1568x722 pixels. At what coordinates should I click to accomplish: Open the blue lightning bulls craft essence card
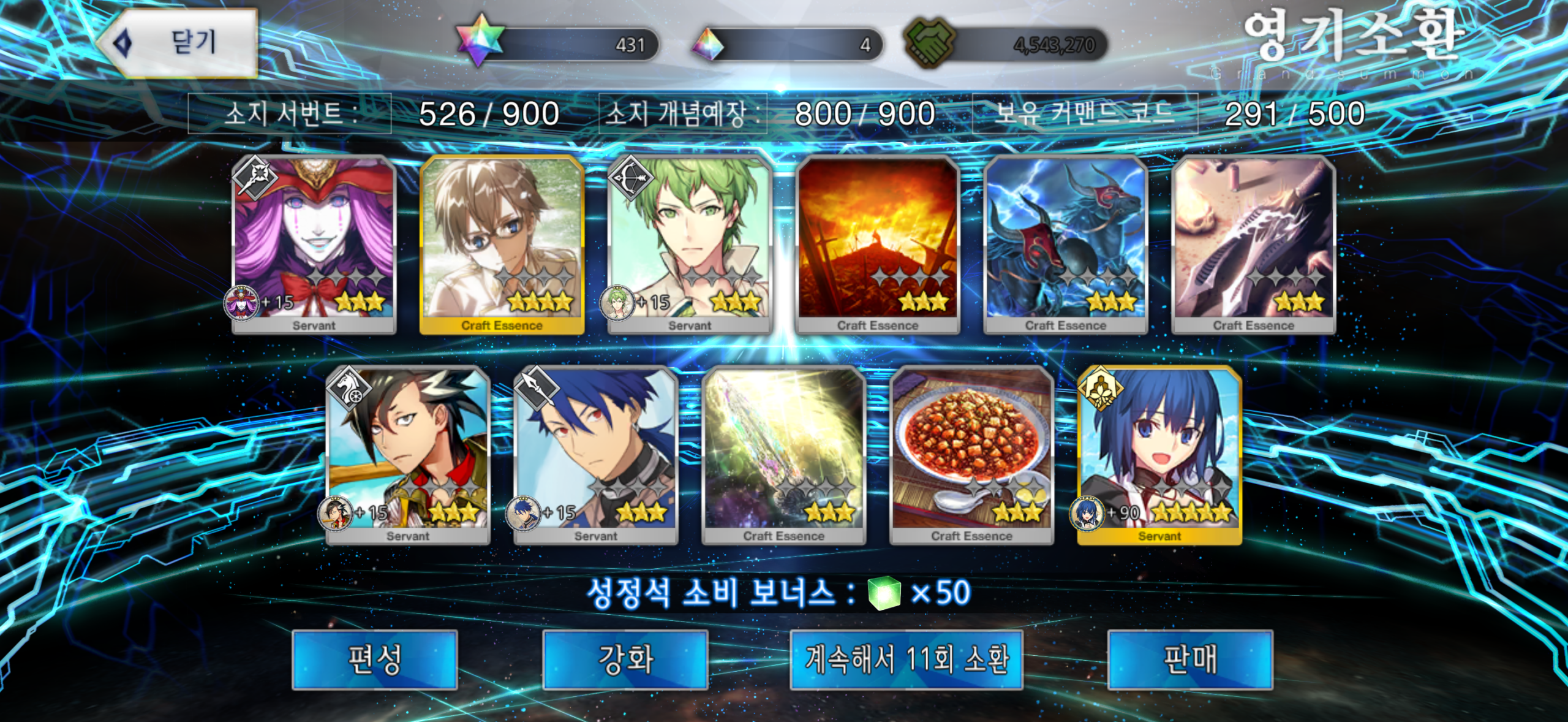(1066, 244)
